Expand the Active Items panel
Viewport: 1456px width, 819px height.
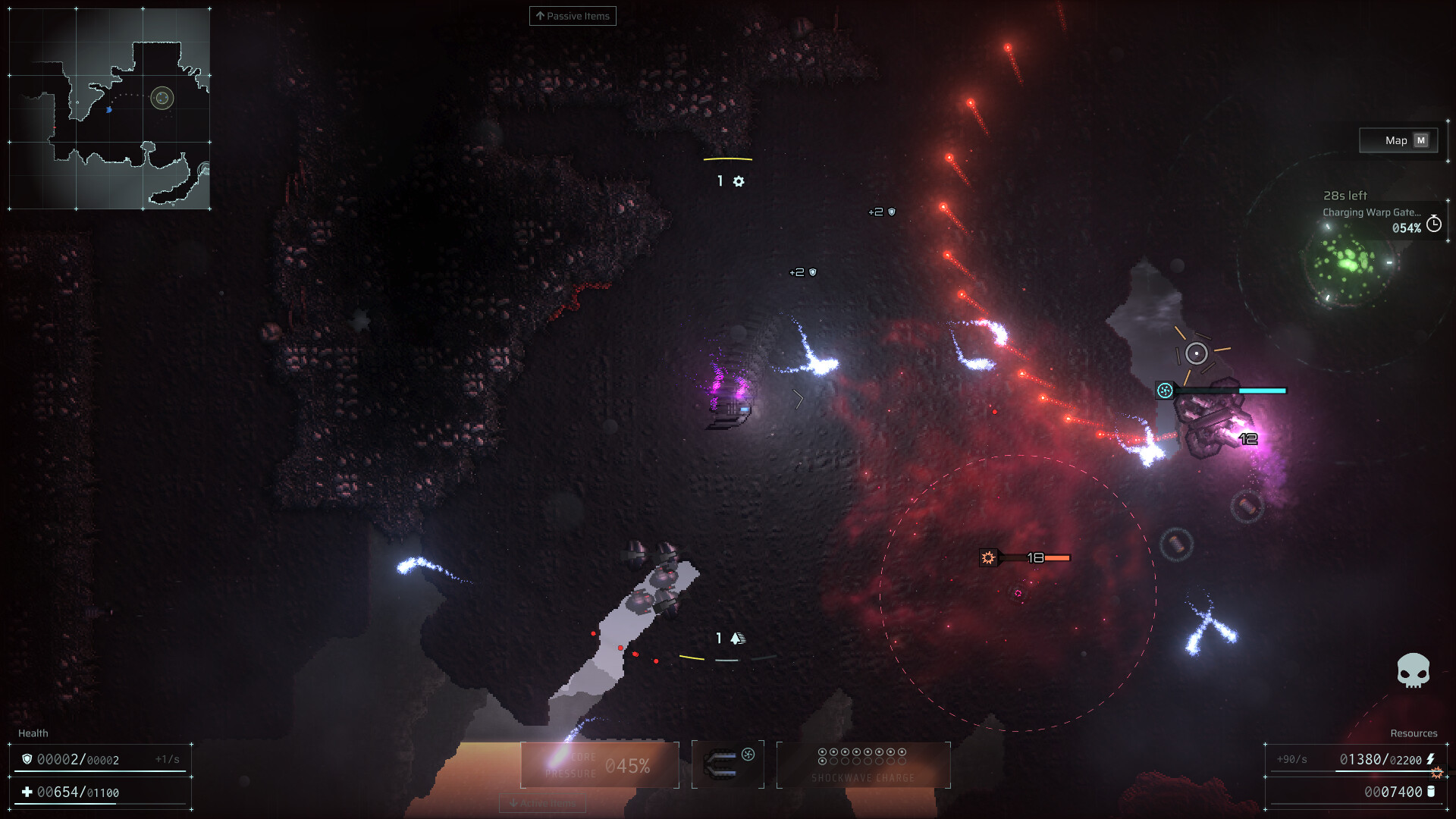541,803
